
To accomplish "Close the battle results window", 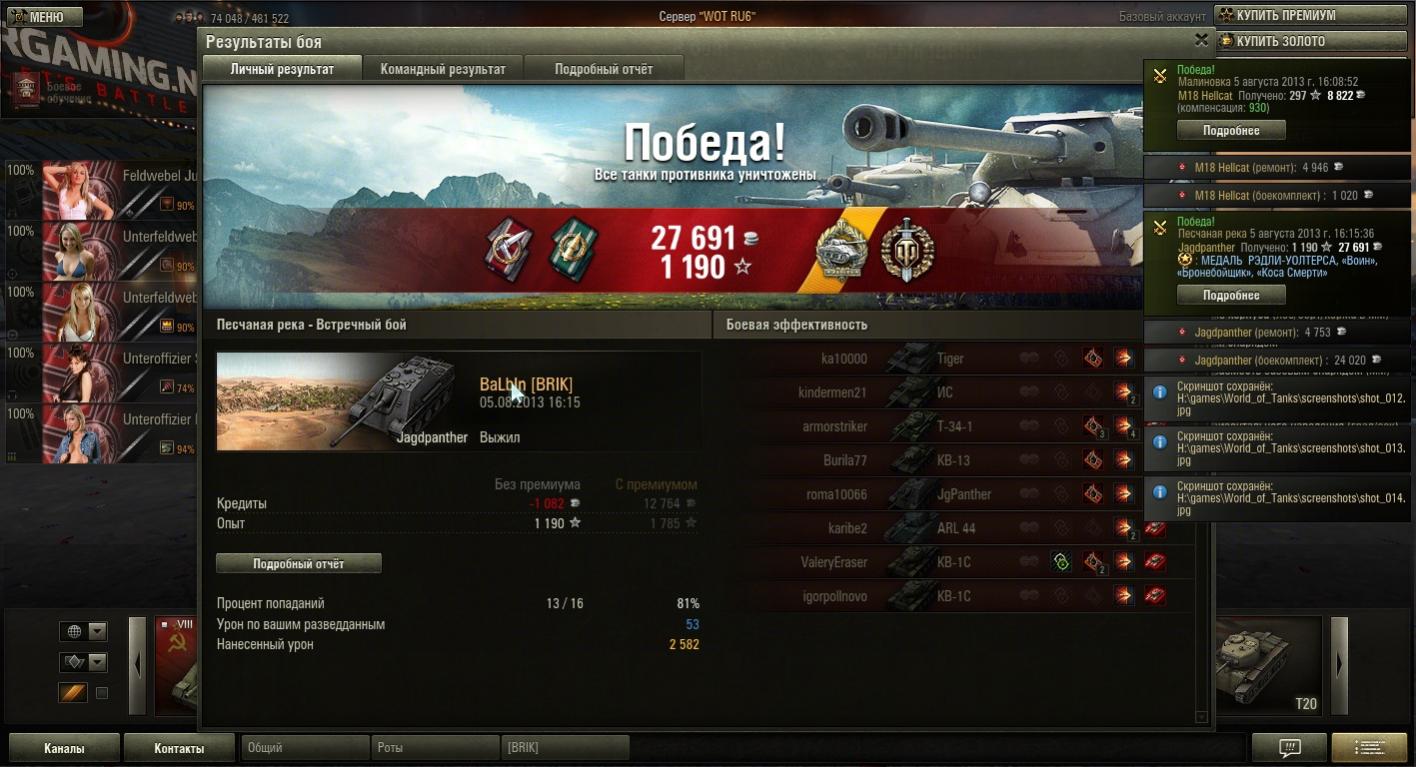I will tap(1201, 40).
